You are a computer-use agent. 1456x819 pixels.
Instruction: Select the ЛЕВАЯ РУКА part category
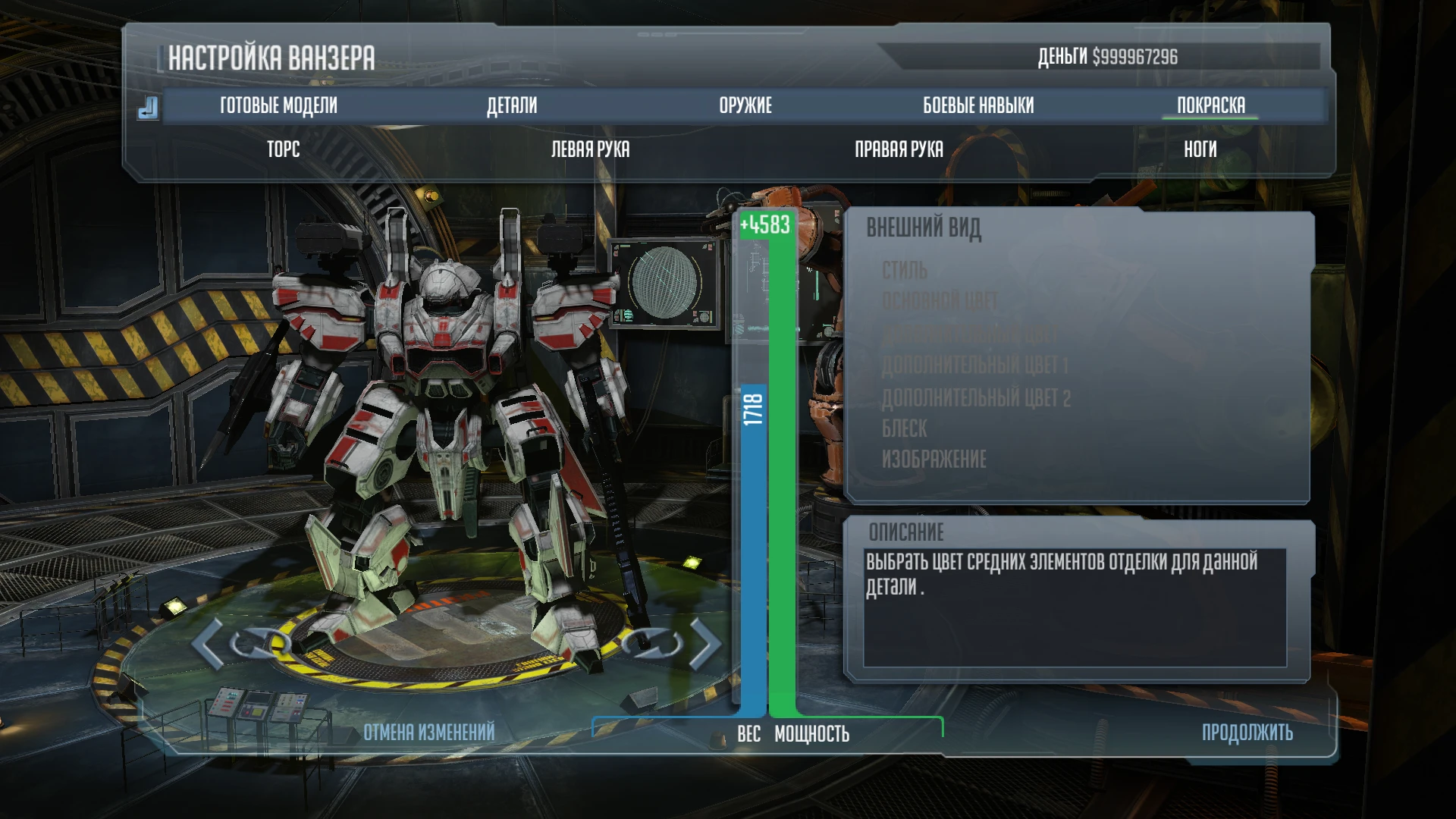tap(590, 149)
